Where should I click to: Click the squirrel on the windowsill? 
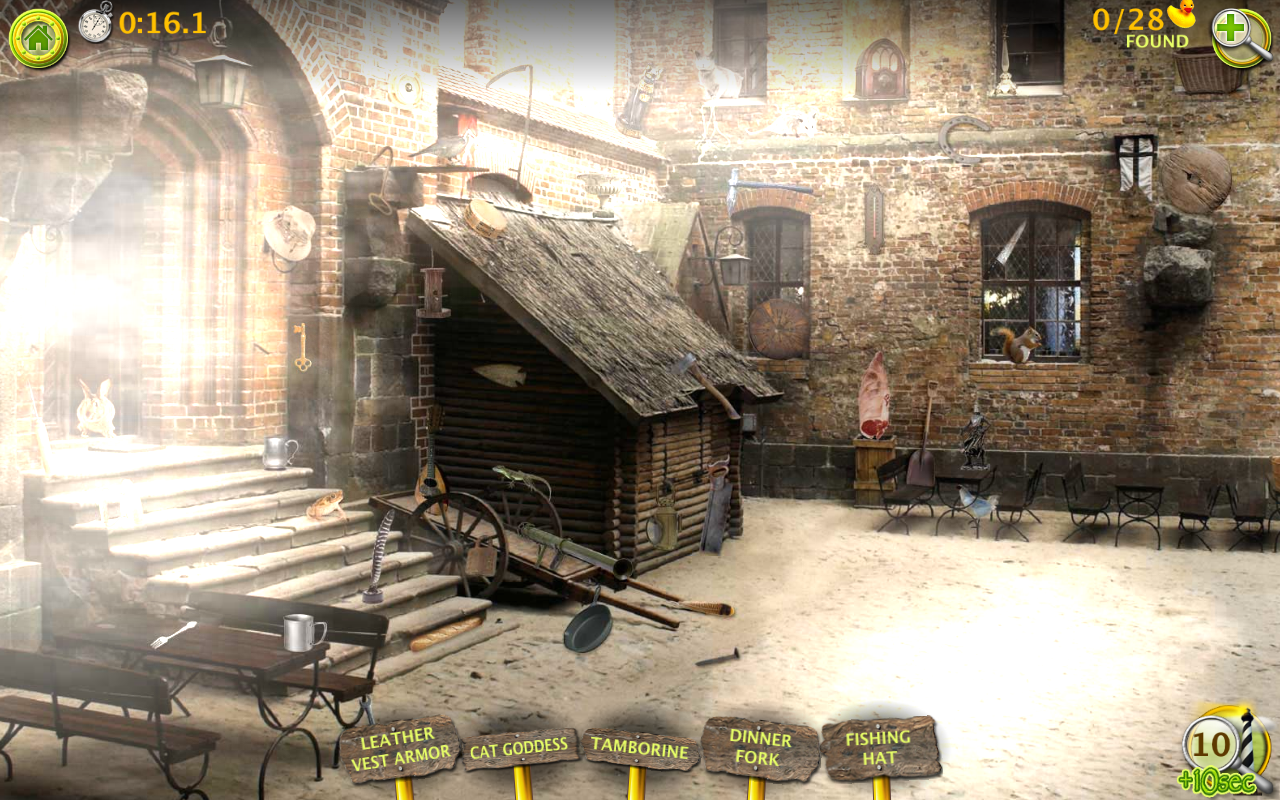pyautogui.click(x=1022, y=340)
